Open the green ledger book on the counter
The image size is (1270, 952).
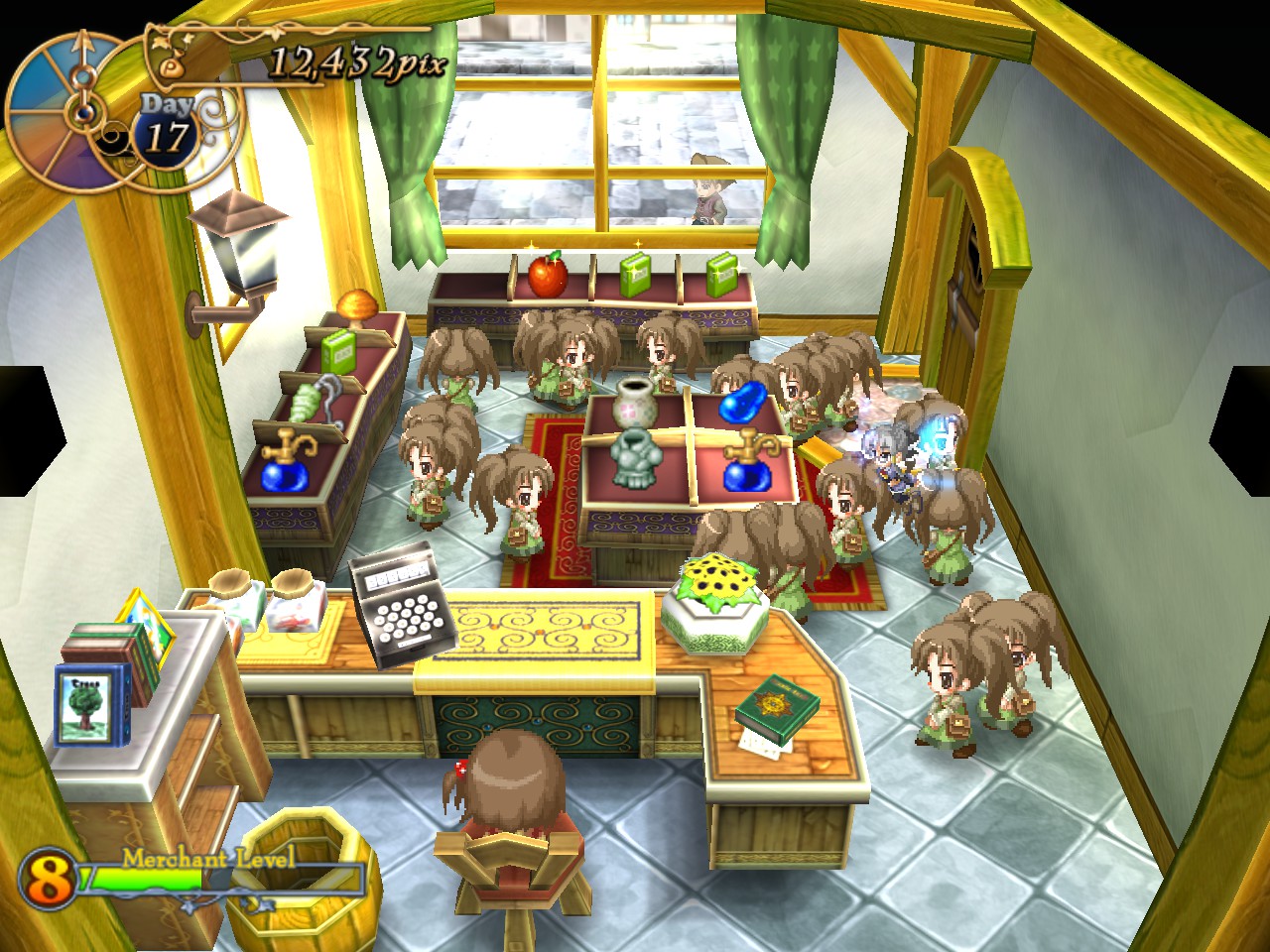pos(778,706)
